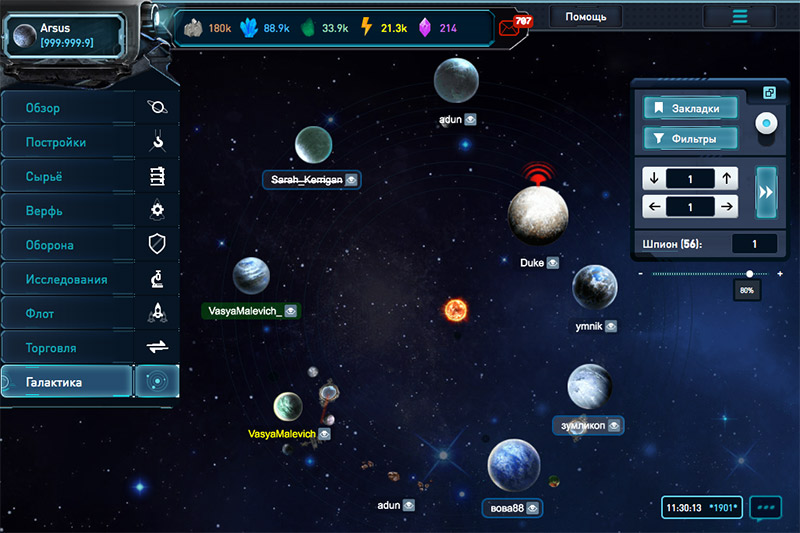This screenshot has width=800, height=533.
Task: Select the Сырьё resources menu entry
Action: click(x=68, y=177)
